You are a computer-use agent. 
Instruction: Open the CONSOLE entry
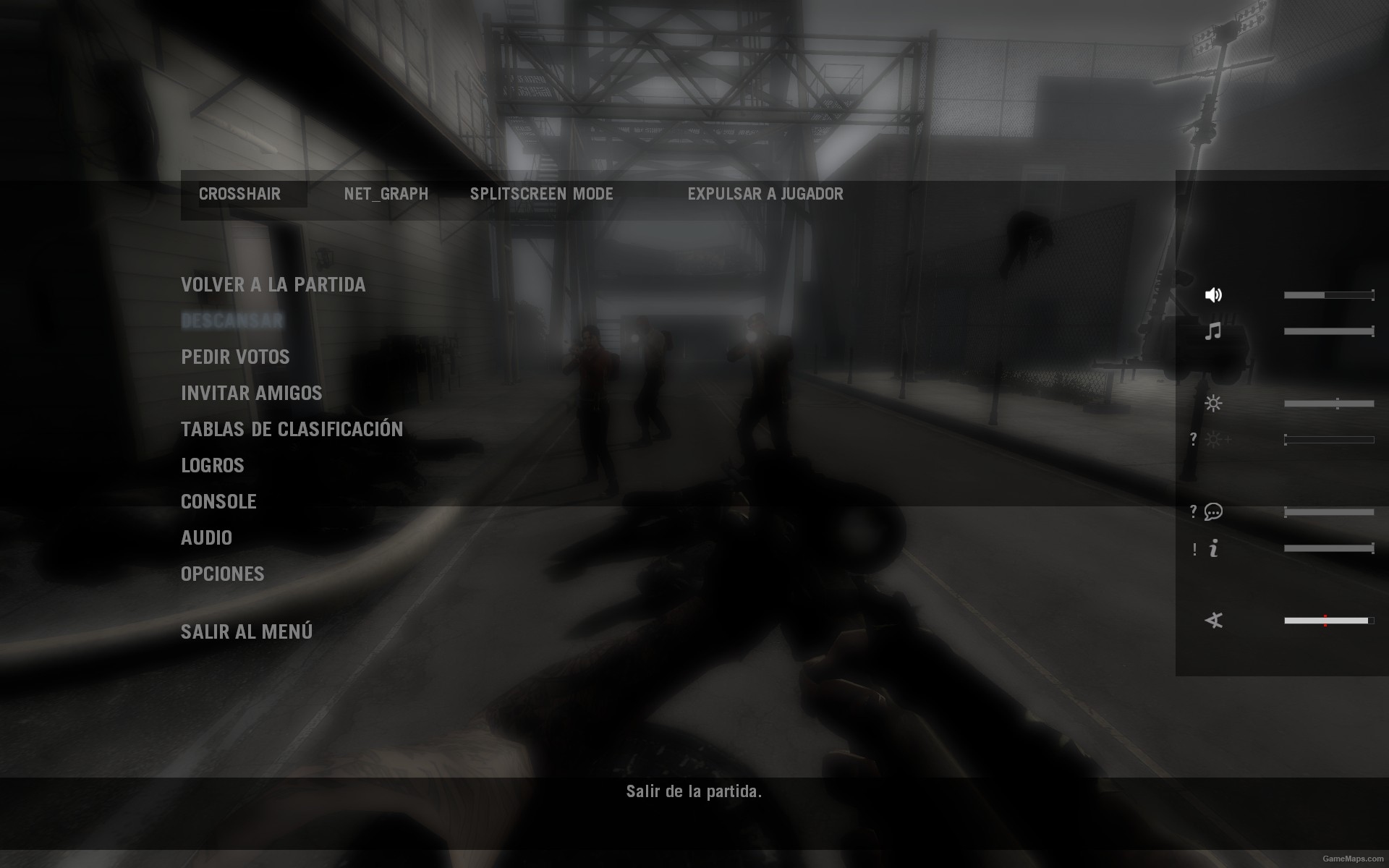tap(218, 501)
